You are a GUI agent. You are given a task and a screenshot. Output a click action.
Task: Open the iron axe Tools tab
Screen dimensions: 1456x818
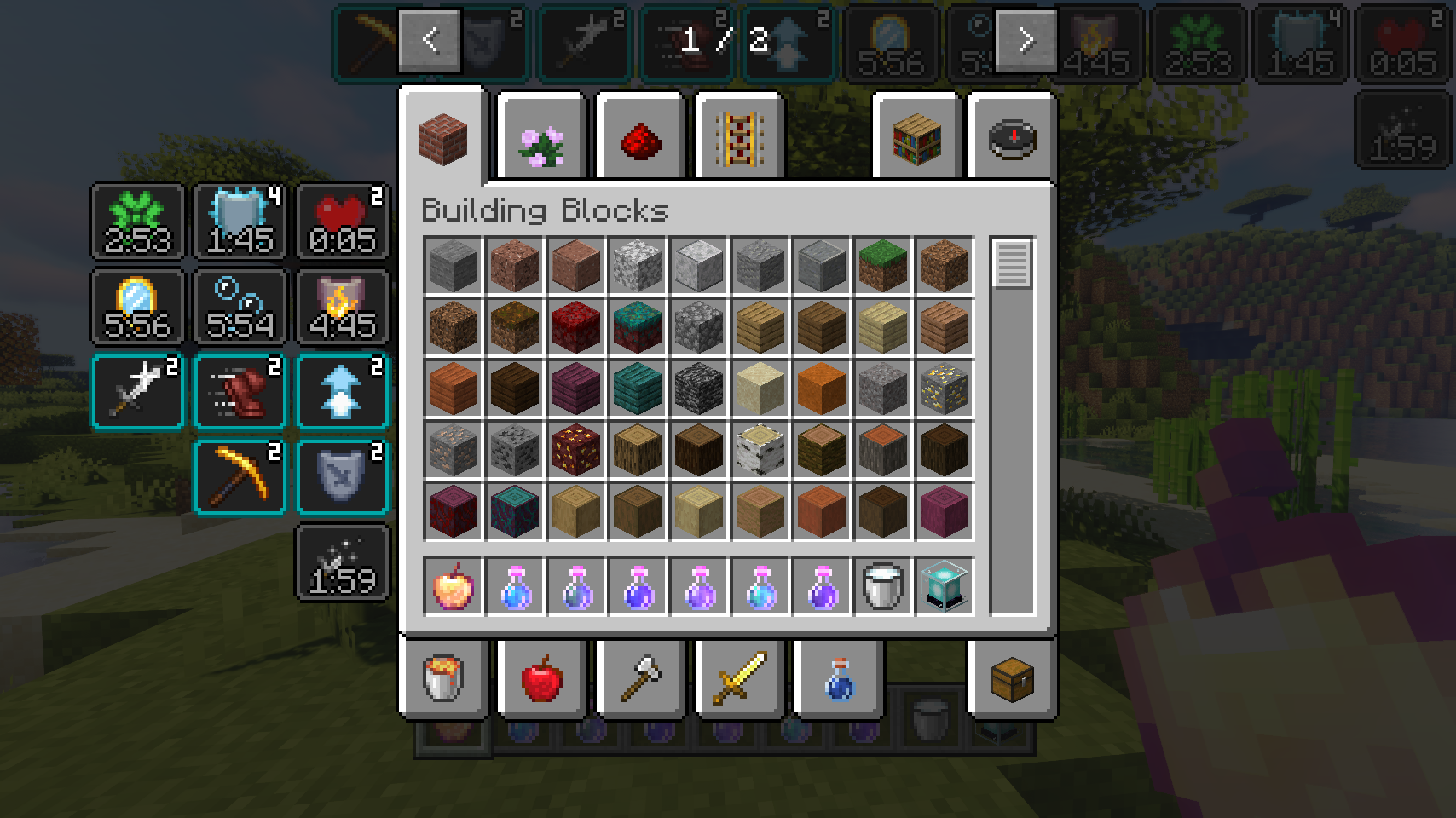coord(641,678)
